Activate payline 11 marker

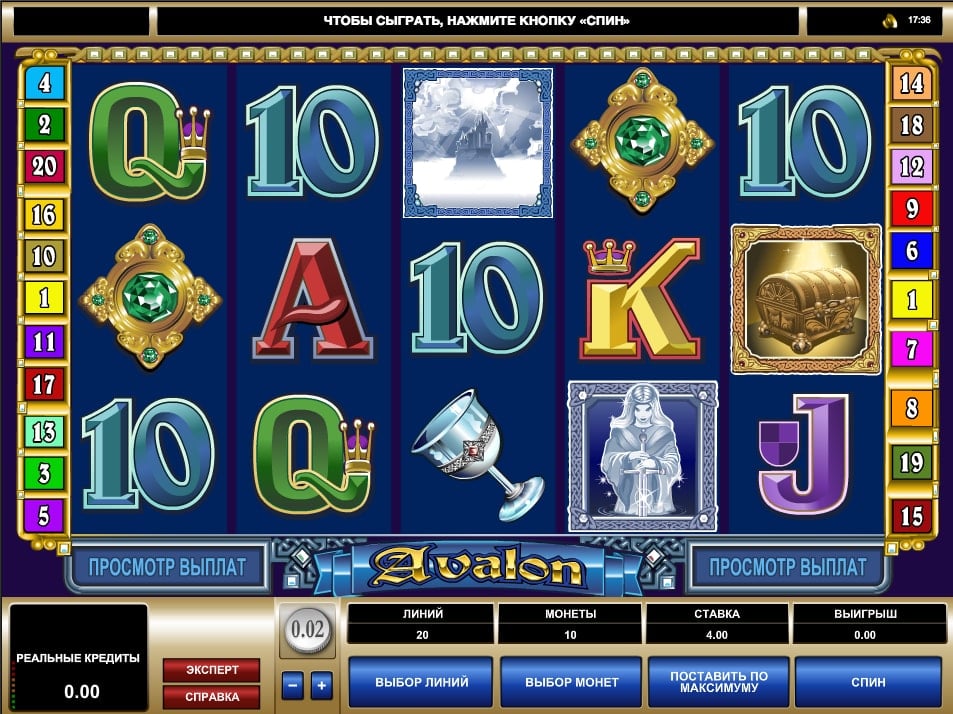pyautogui.click(x=44, y=341)
